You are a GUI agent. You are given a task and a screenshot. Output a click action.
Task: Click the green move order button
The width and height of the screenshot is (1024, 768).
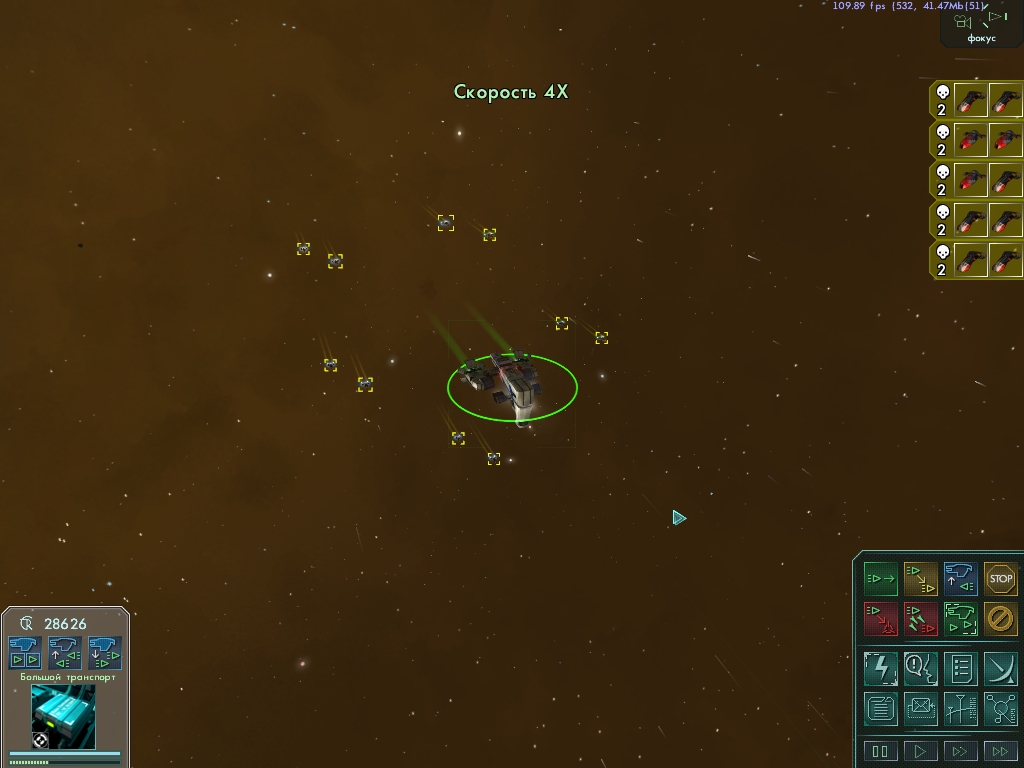point(880,579)
